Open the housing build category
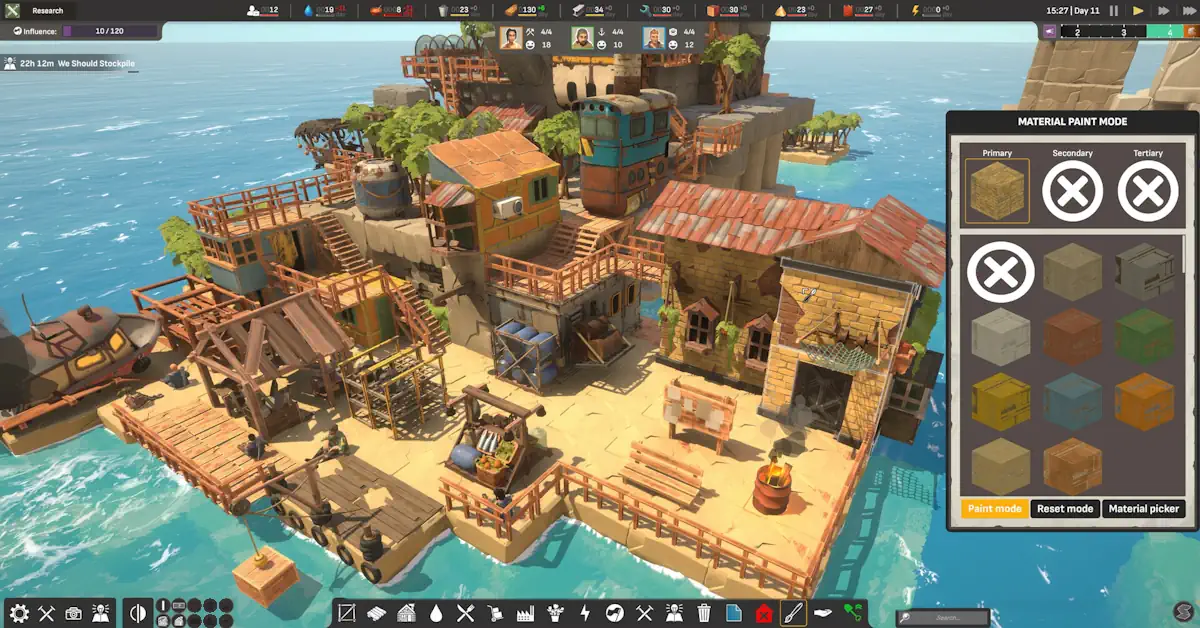The image size is (1200, 628). 406,613
